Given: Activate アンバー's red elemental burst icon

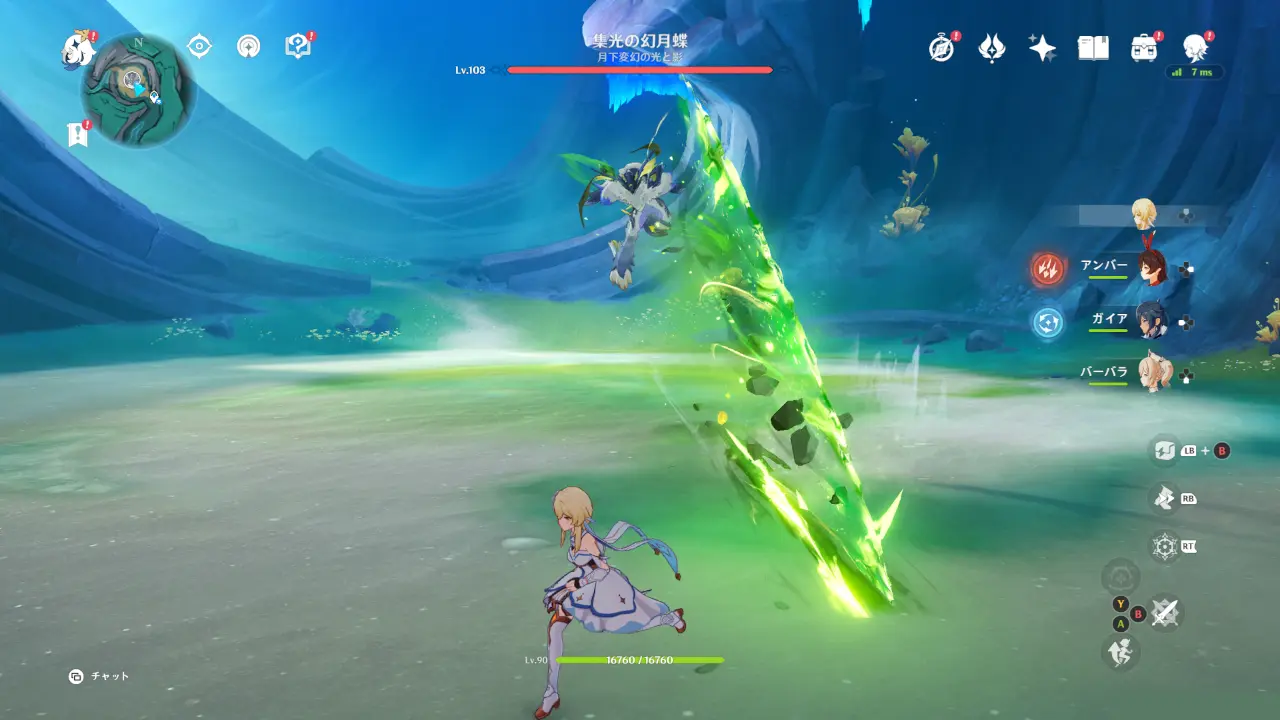Looking at the screenshot, I should pos(1048,268).
